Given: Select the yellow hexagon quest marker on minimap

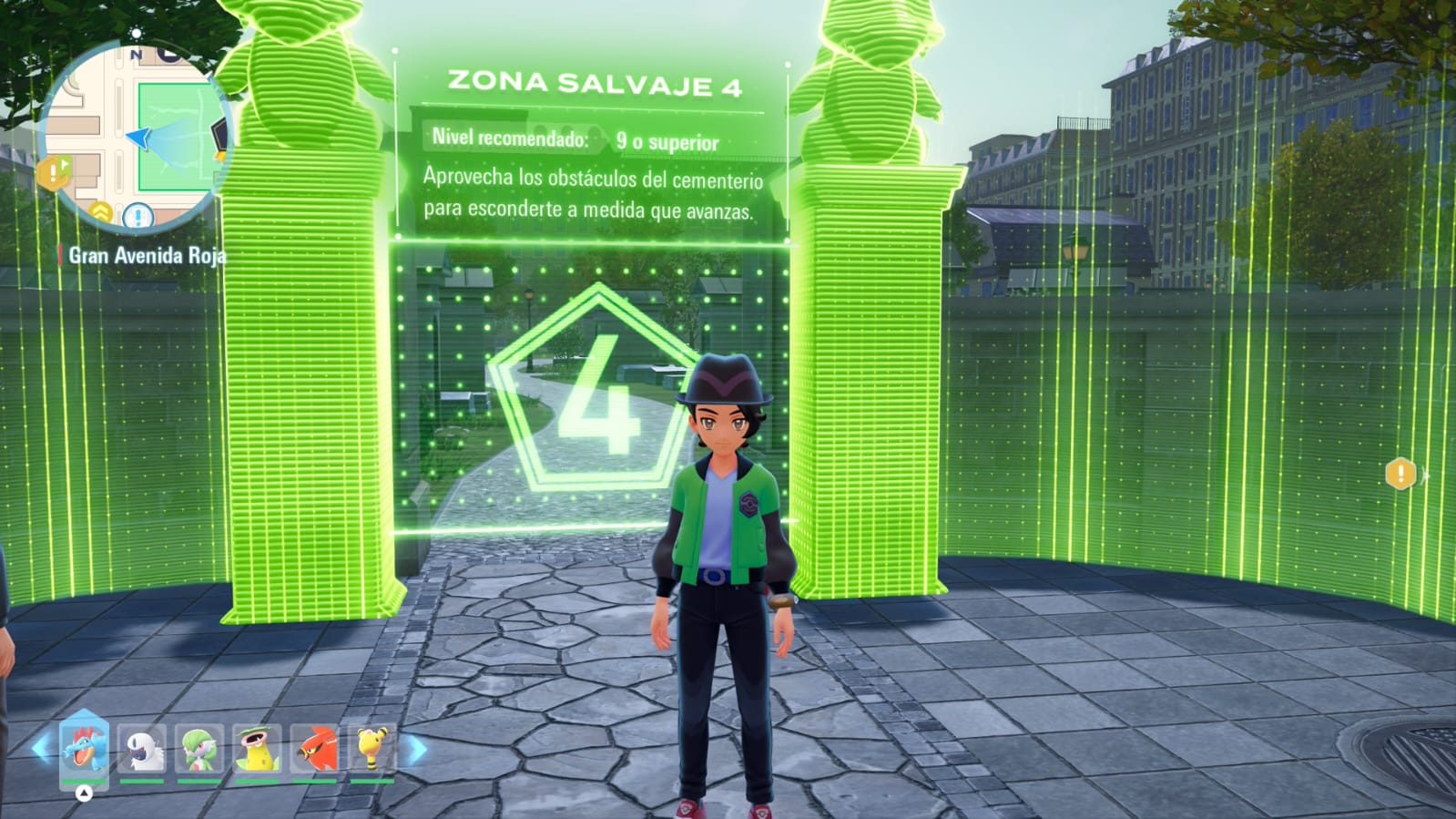Looking at the screenshot, I should click(55, 171).
